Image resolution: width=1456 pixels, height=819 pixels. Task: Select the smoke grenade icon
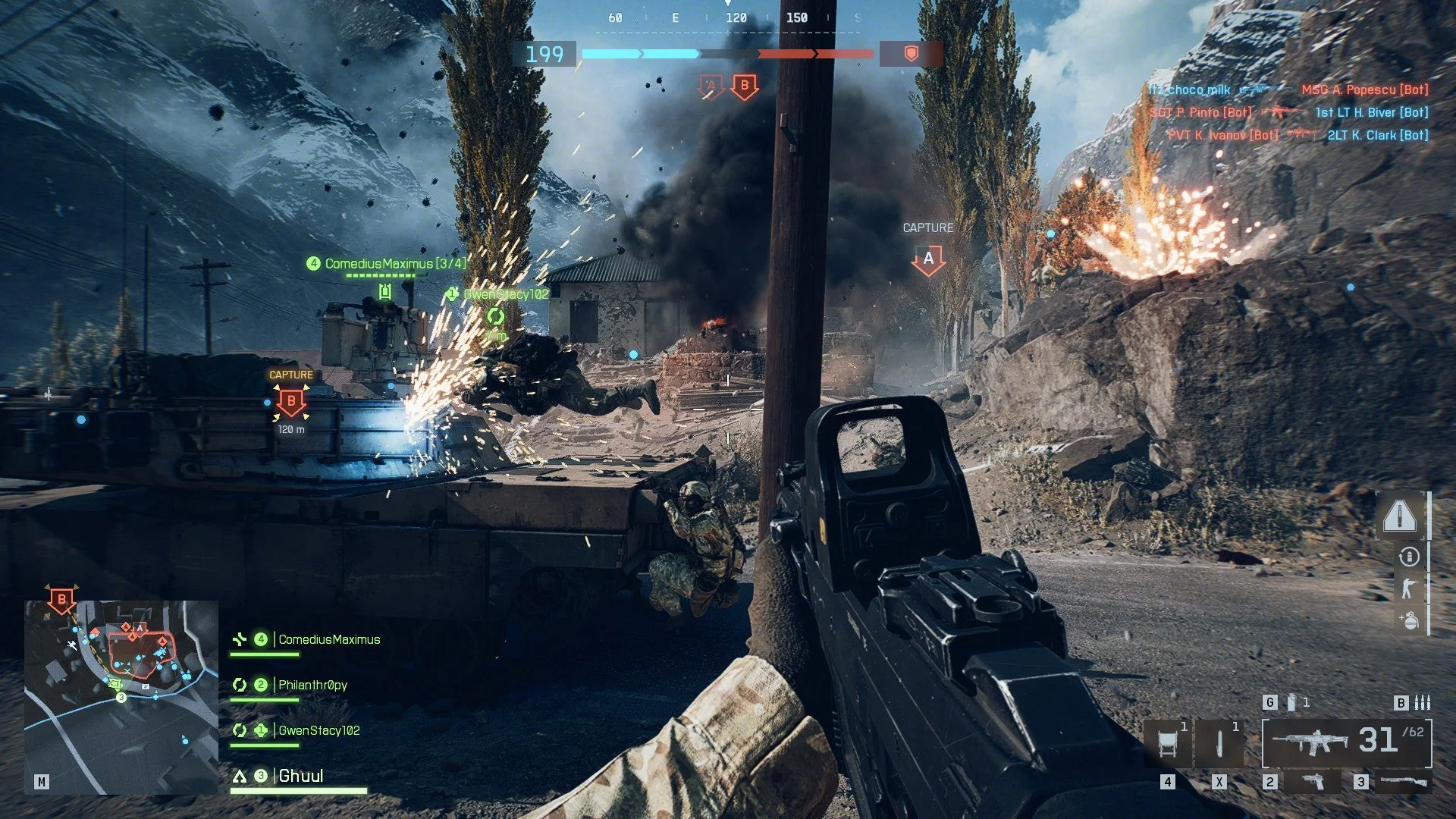coord(1291,703)
